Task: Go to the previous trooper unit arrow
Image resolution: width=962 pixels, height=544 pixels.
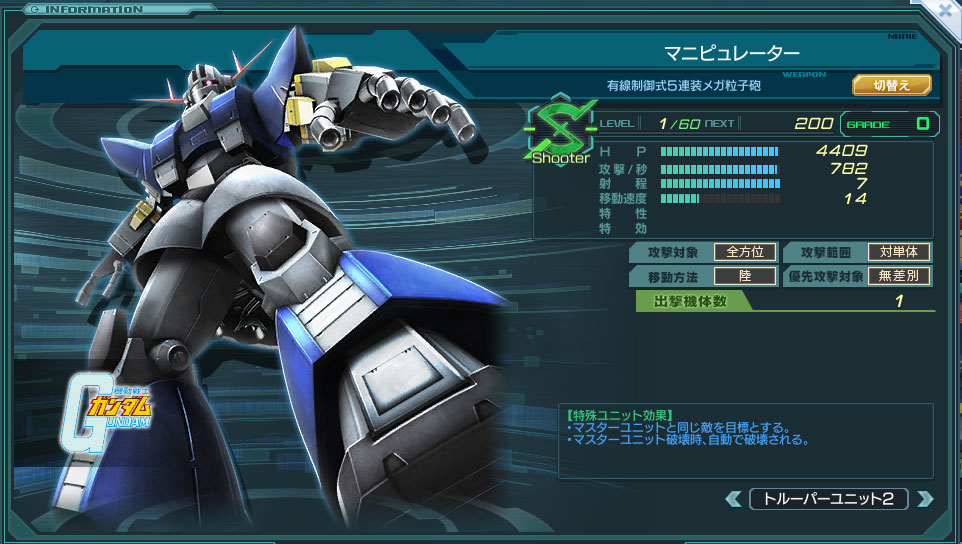Action: click(x=734, y=498)
